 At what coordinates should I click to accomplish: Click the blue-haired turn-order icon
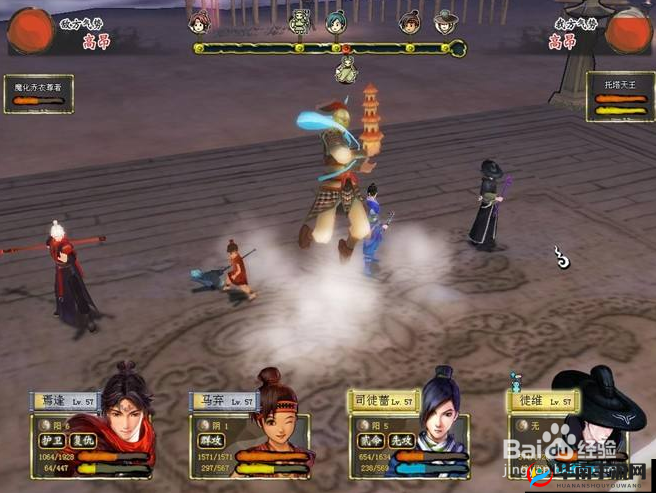[336, 21]
